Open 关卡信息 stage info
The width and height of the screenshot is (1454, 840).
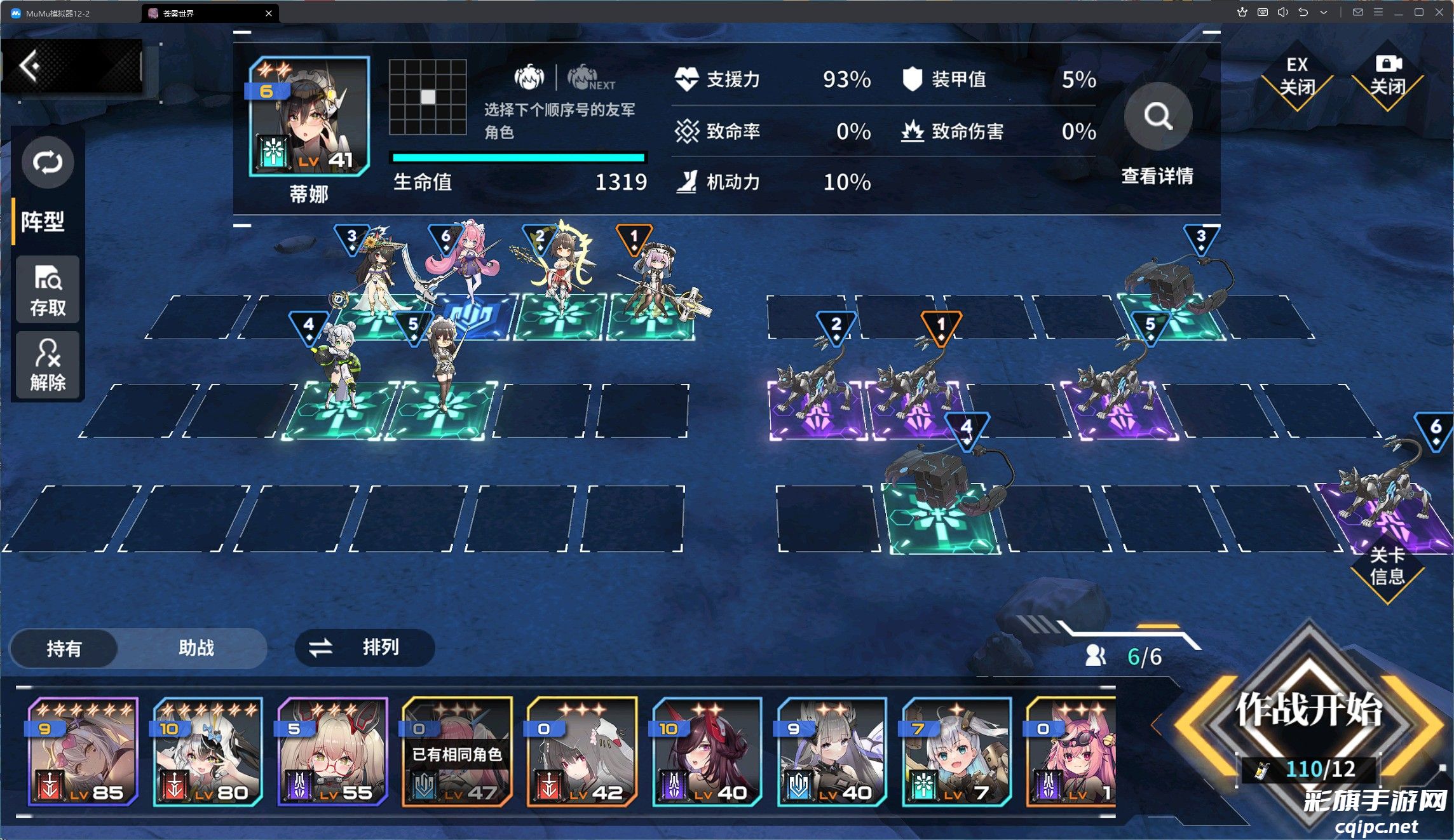tap(1387, 567)
